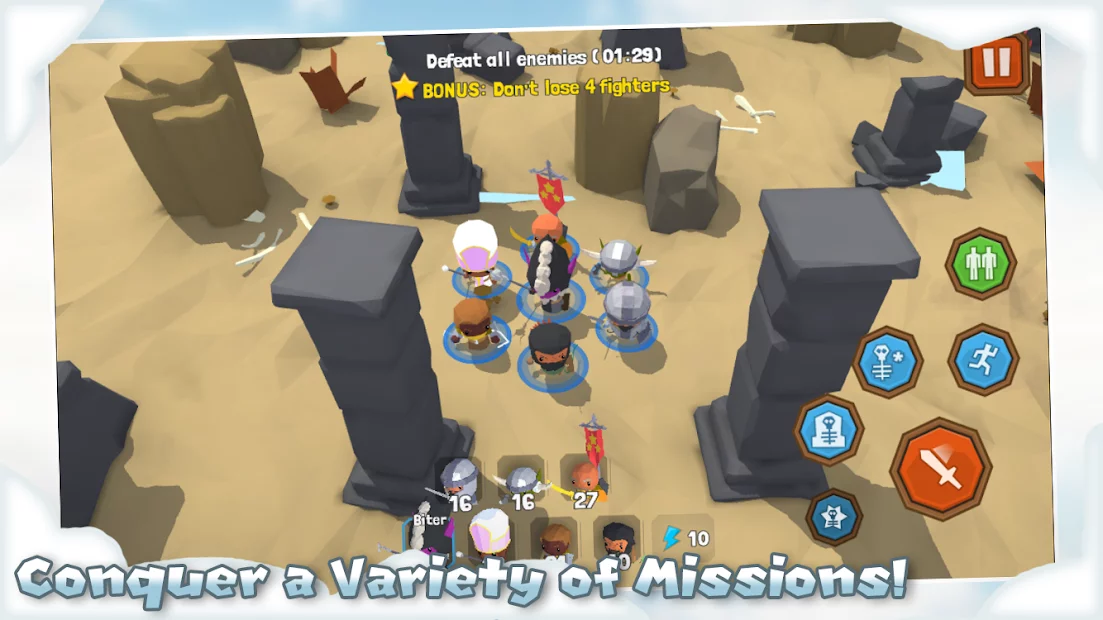Choose the red-haired banner bearer portrait
The image size is (1103, 620).
pyautogui.click(x=586, y=478)
